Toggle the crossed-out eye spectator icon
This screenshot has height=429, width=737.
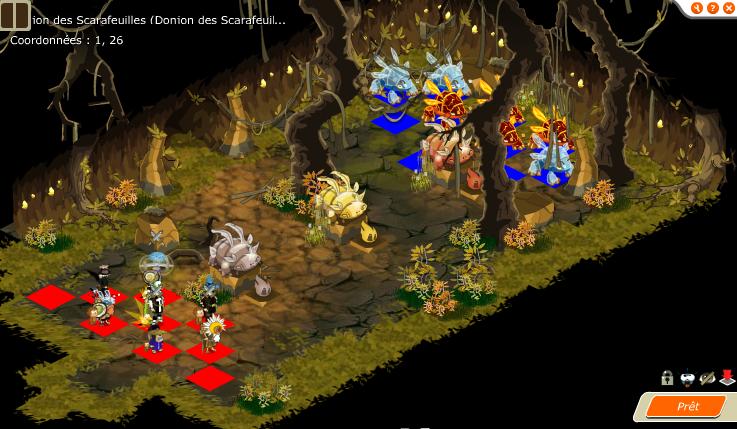pyautogui.click(x=708, y=377)
